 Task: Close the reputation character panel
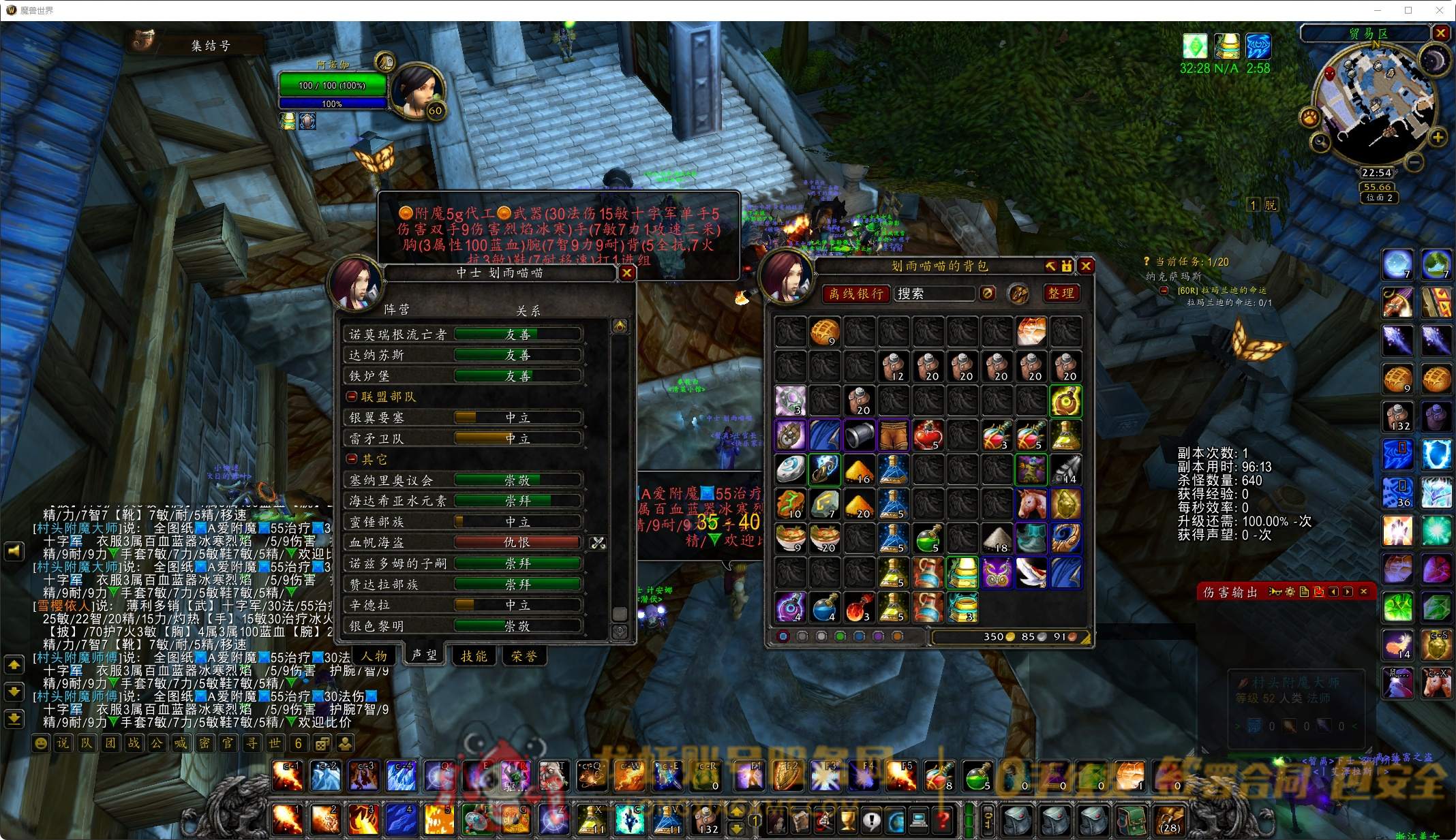(626, 273)
